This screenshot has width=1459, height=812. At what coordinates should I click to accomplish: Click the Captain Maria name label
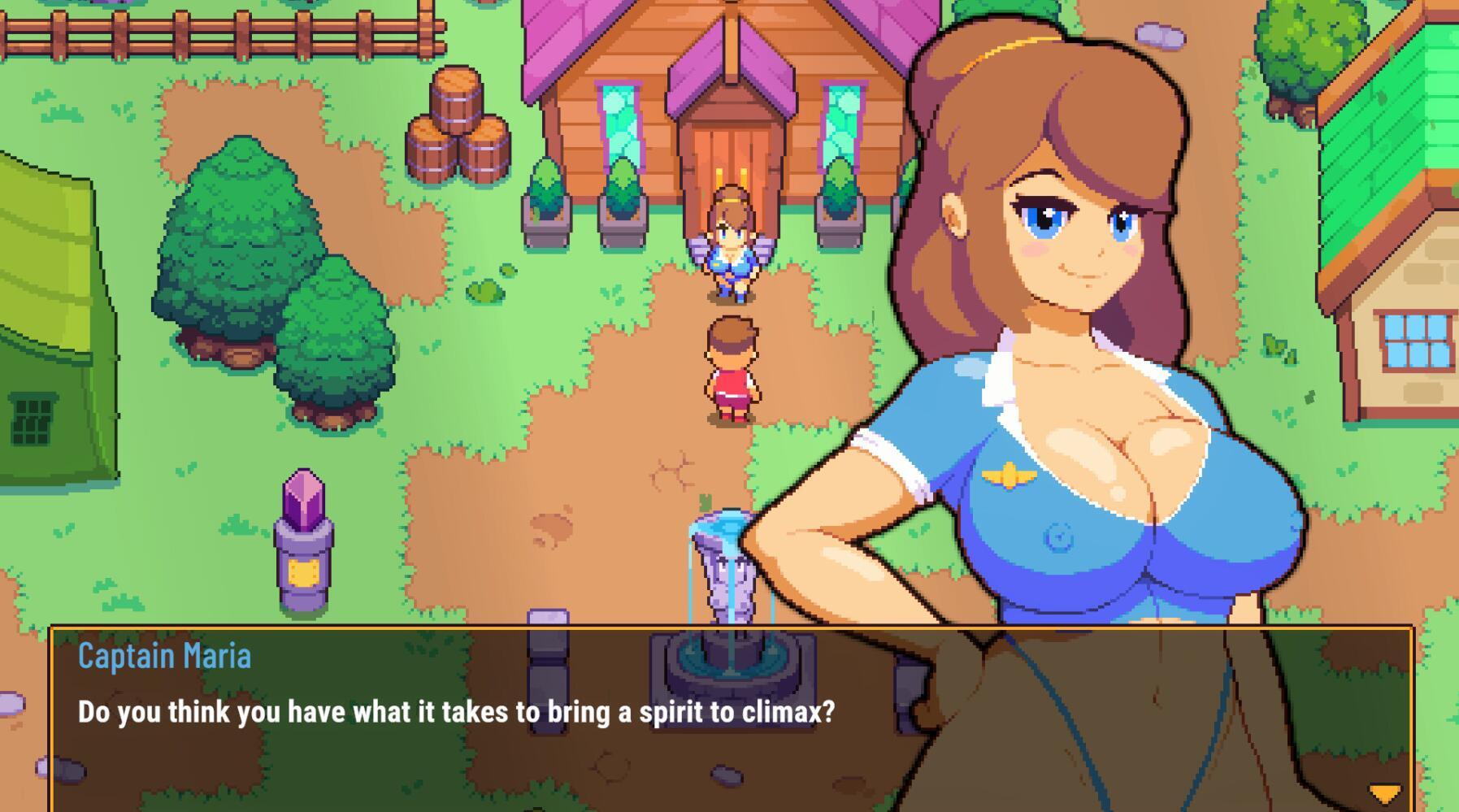165,655
